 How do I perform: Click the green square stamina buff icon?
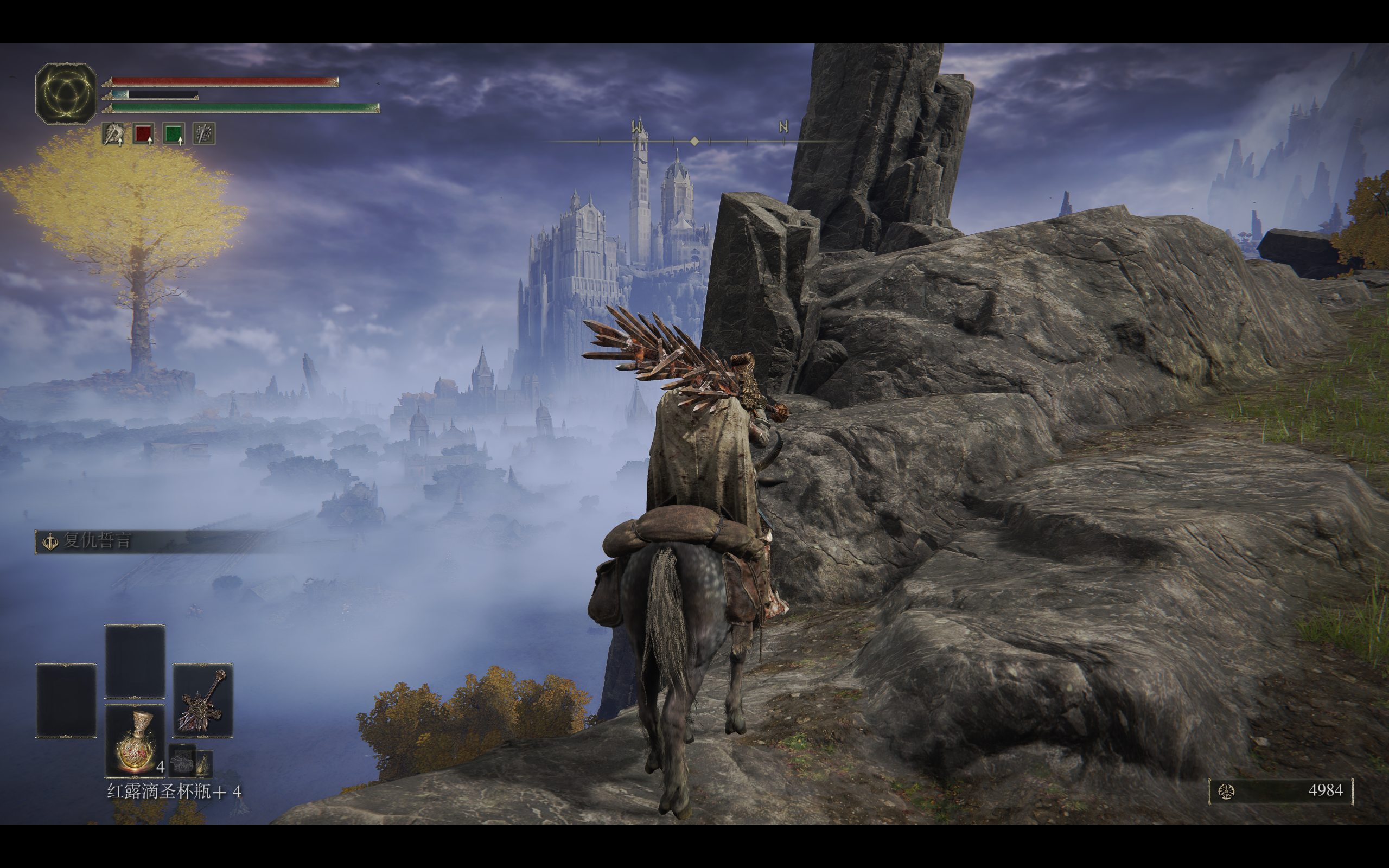(x=173, y=134)
